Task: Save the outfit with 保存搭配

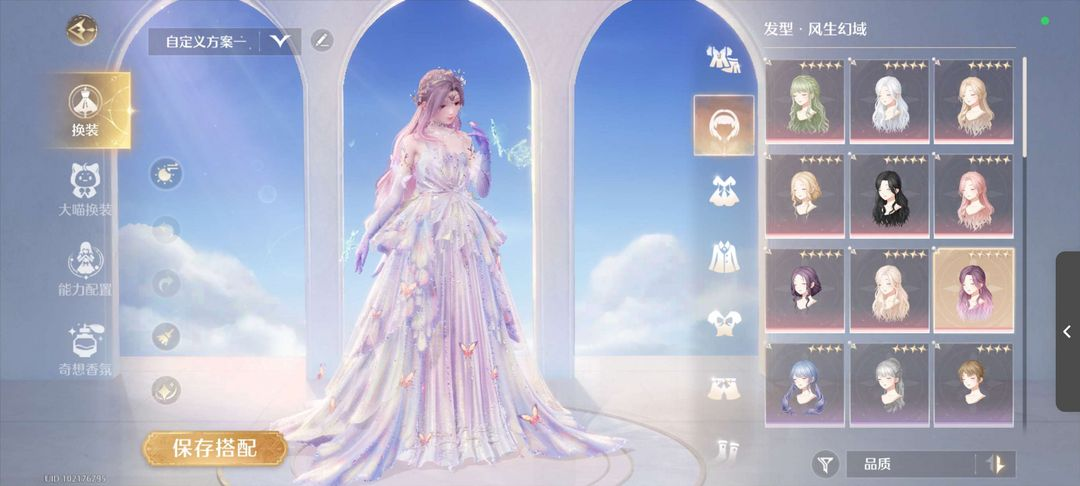Action: pyautogui.click(x=214, y=447)
